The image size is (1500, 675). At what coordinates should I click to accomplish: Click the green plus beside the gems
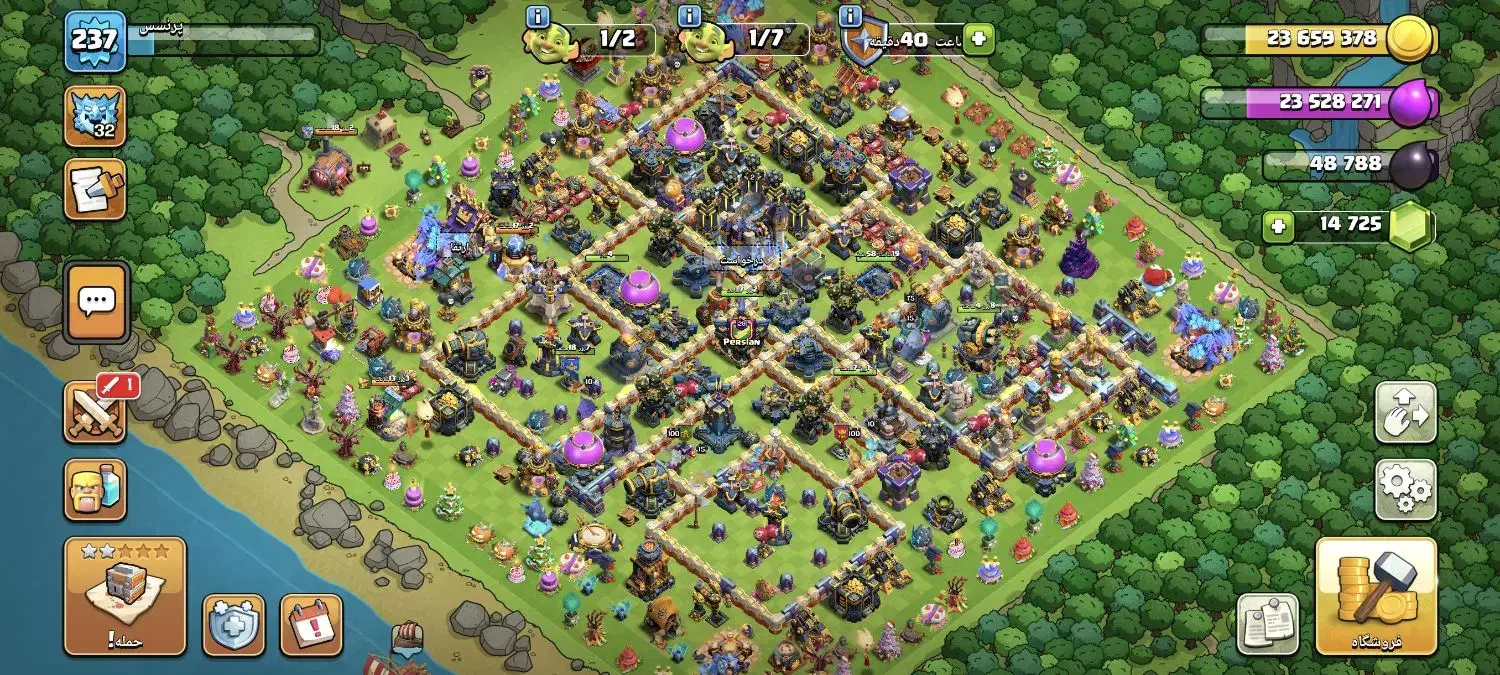click(1277, 226)
